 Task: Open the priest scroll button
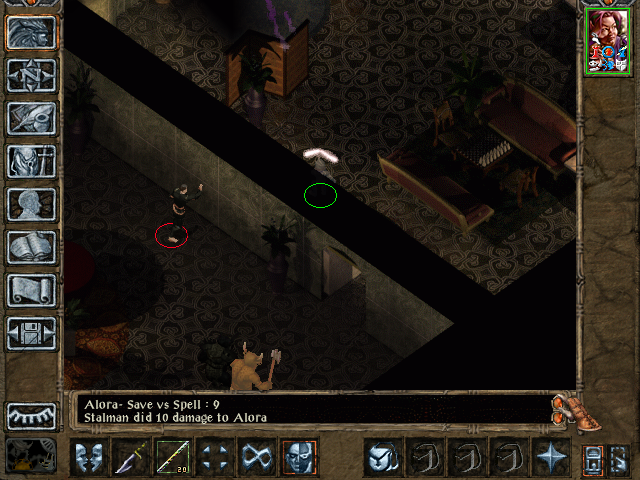(31, 290)
